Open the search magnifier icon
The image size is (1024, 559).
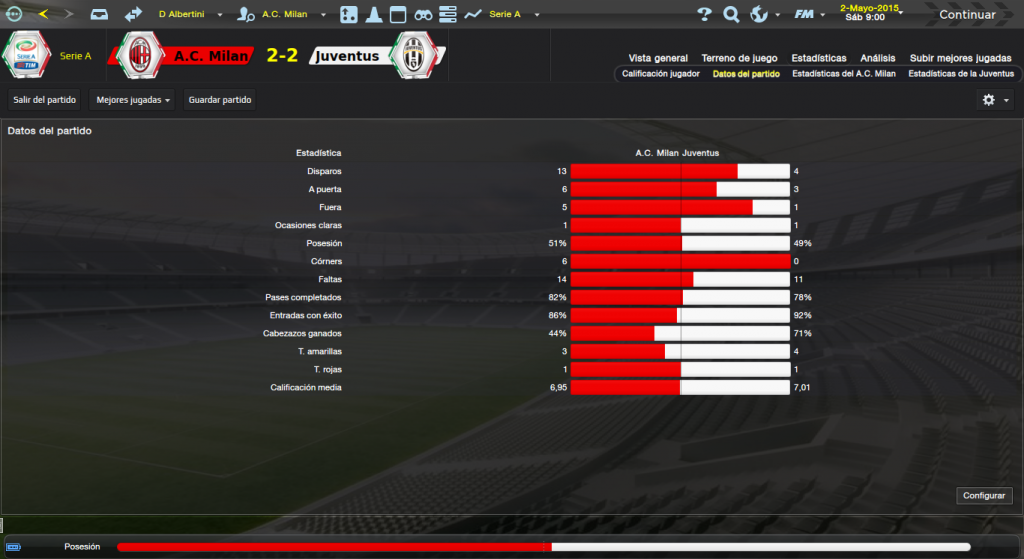pos(731,15)
